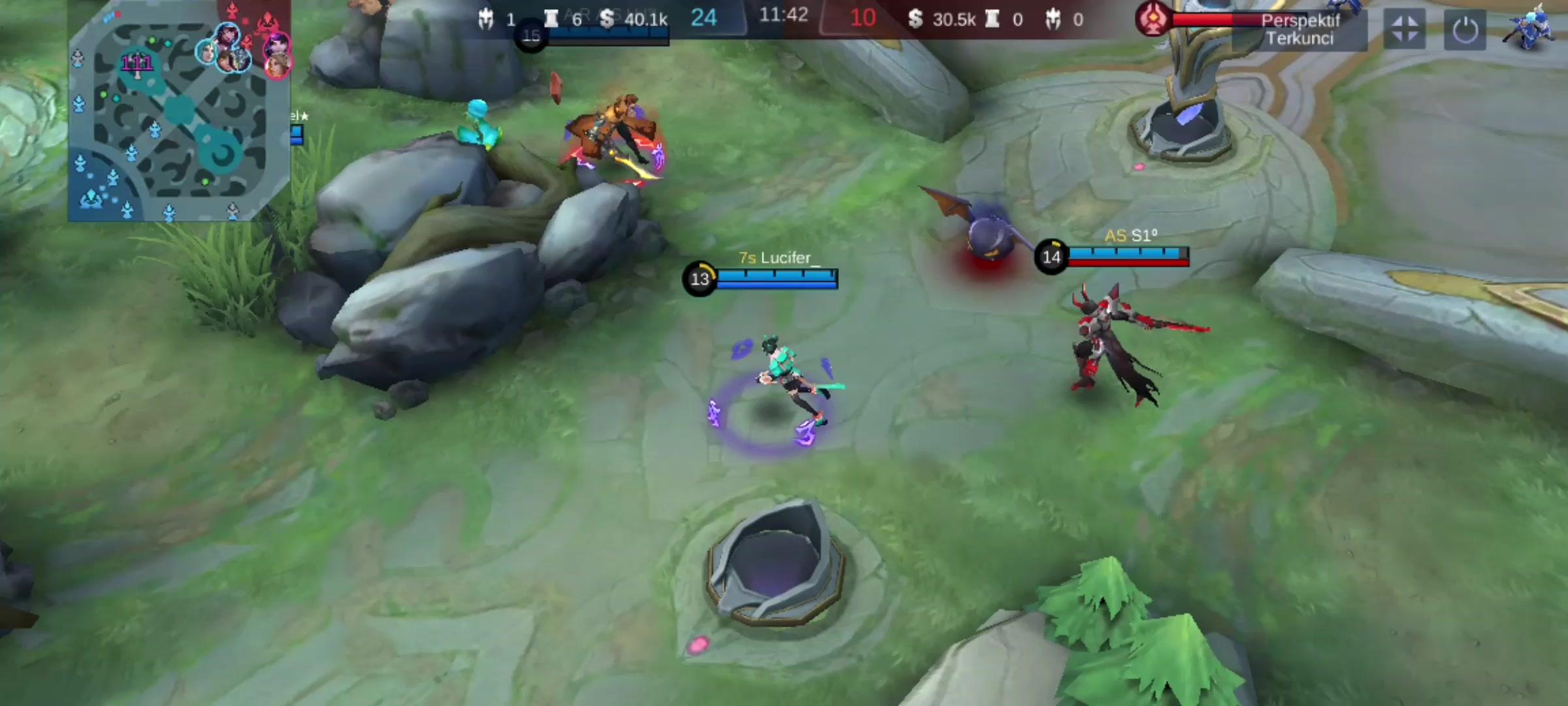Expand the red team score 10 panel

pyautogui.click(x=861, y=18)
